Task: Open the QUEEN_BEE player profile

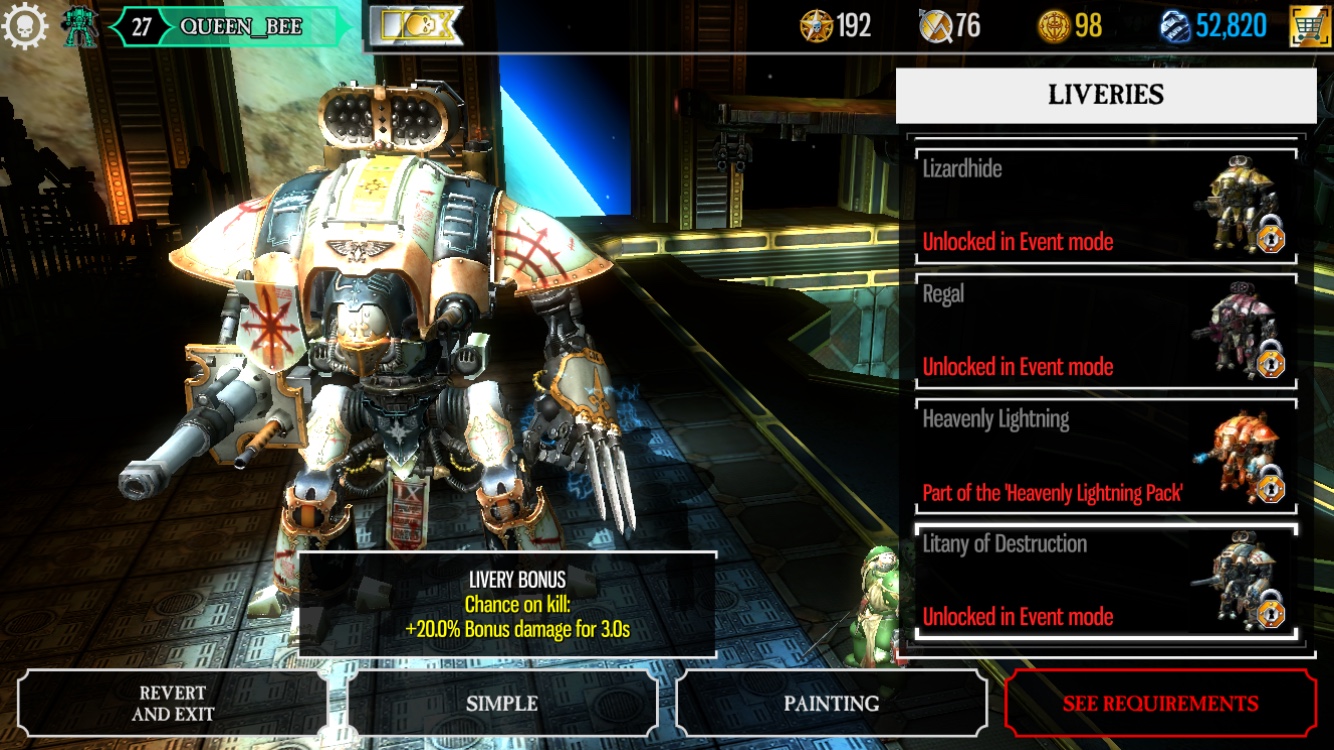Action: tap(240, 26)
